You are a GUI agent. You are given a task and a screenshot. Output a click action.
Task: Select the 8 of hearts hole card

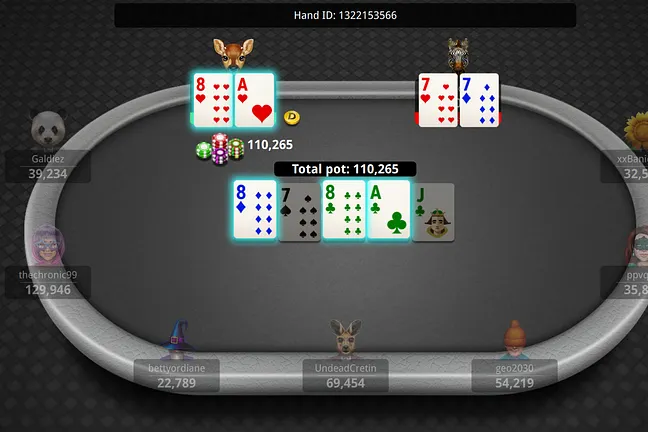[212, 101]
